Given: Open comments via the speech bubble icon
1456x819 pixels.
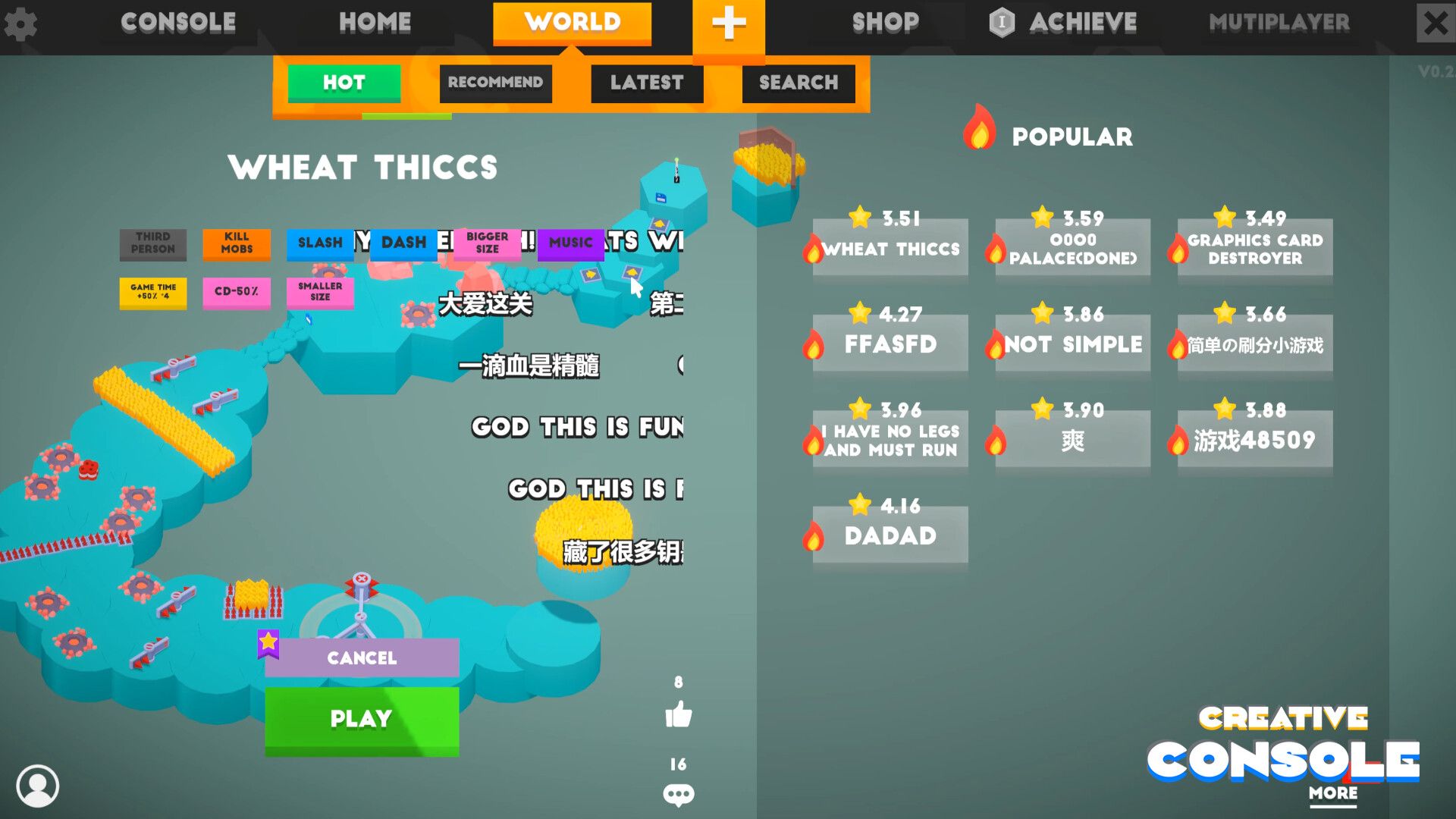Looking at the screenshot, I should click(679, 793).
